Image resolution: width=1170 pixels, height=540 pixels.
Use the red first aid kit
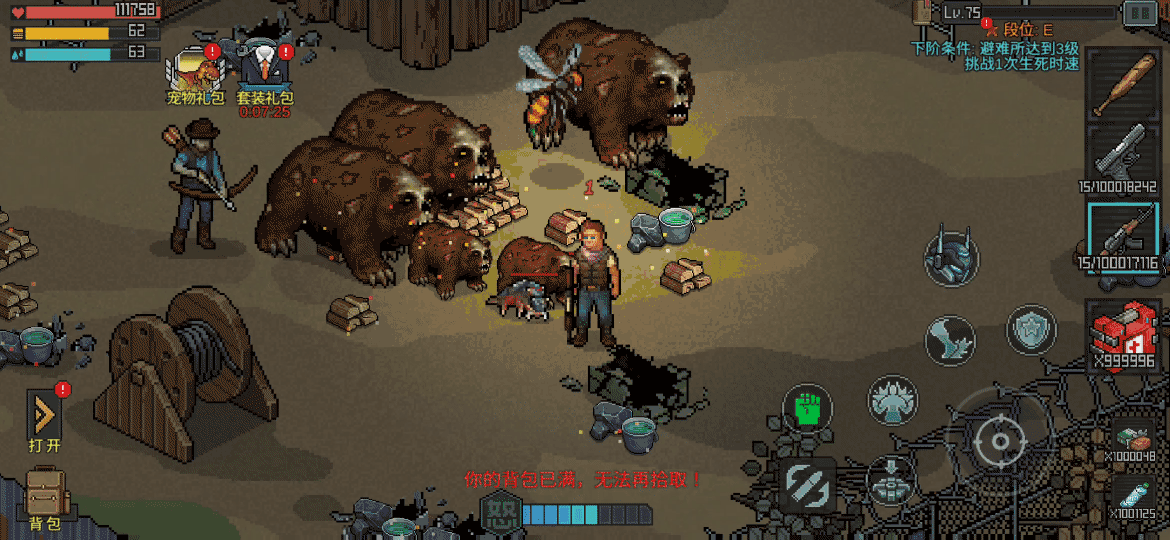pos(1122,330)
